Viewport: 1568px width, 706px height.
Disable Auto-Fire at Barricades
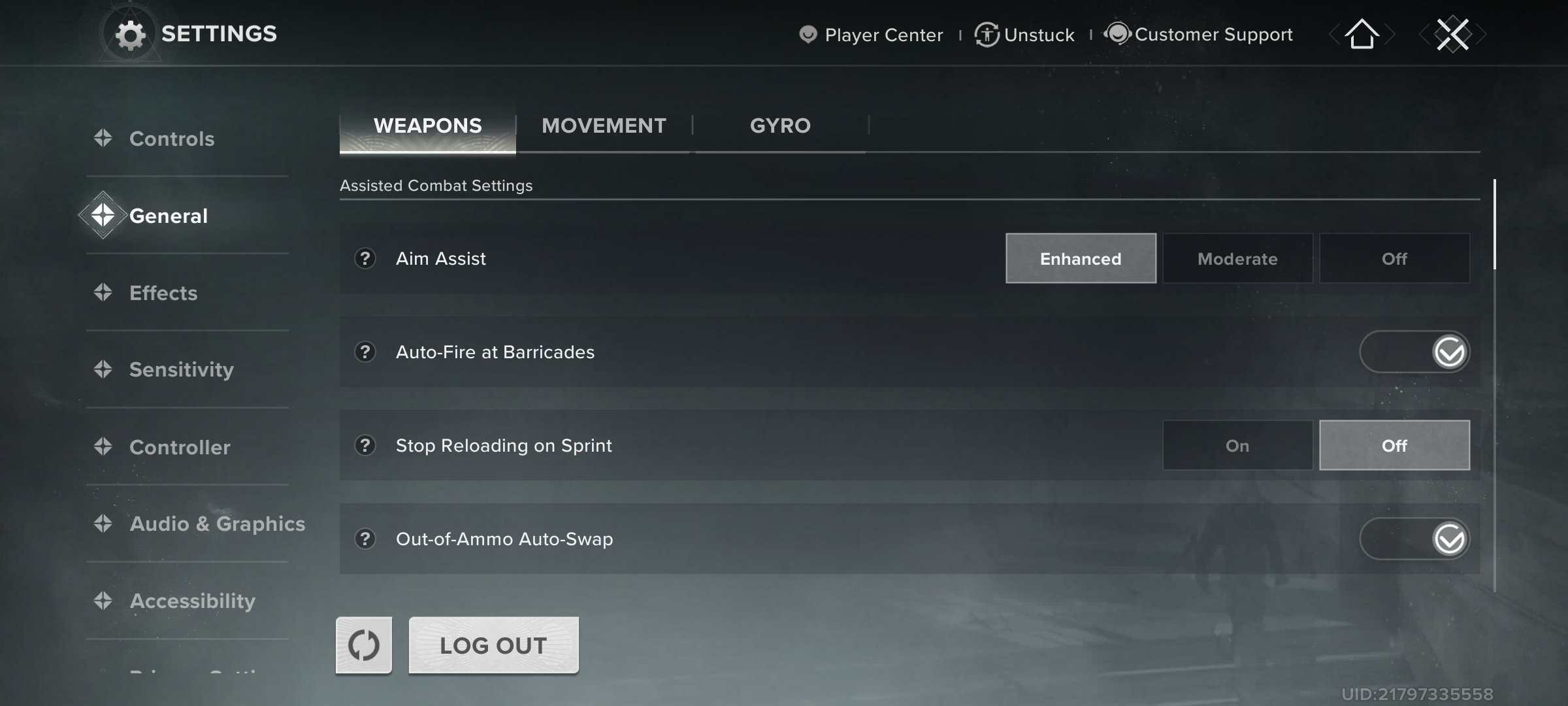1414,352
